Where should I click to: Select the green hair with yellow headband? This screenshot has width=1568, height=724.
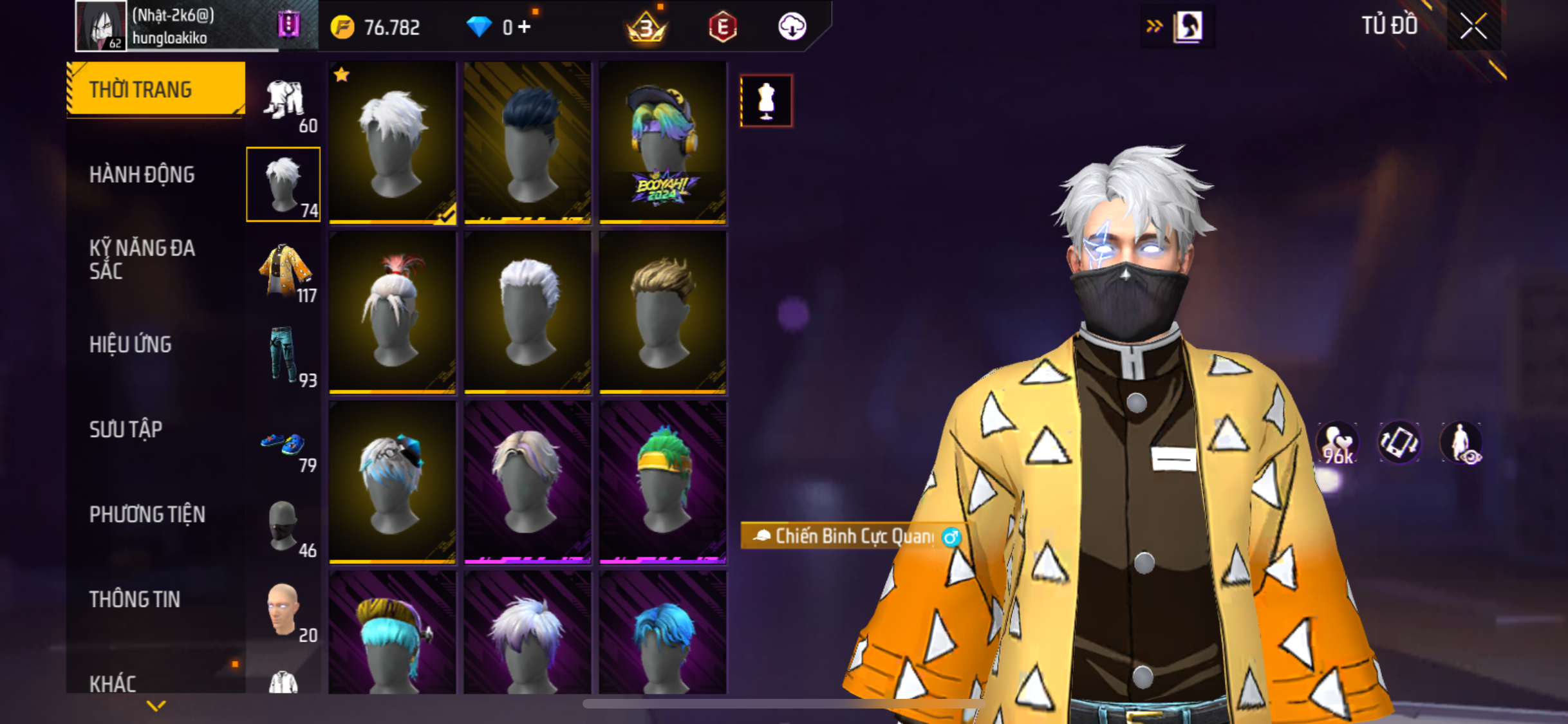coord(662,482)
